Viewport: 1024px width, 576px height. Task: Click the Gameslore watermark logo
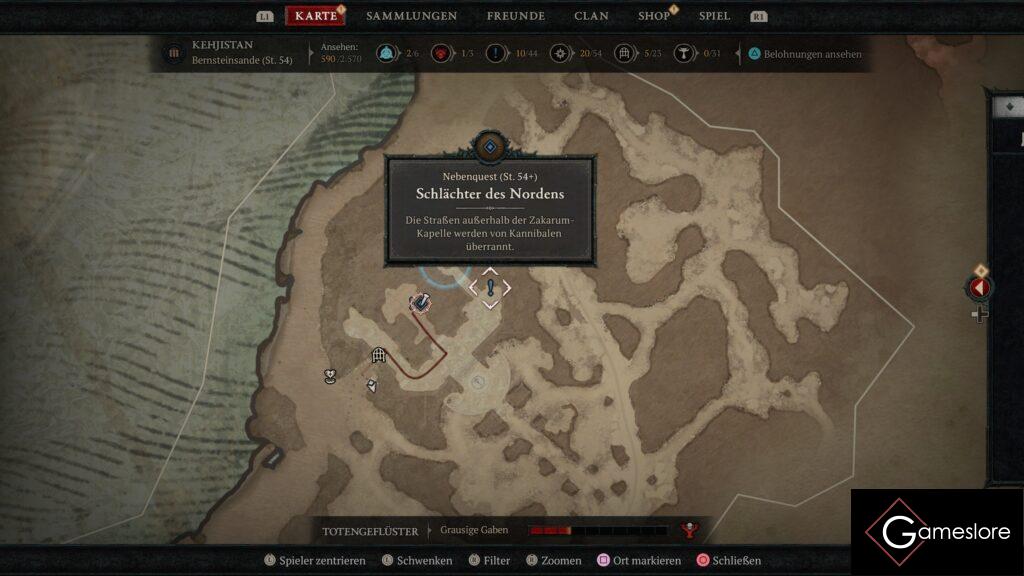(x=936, y=531)
